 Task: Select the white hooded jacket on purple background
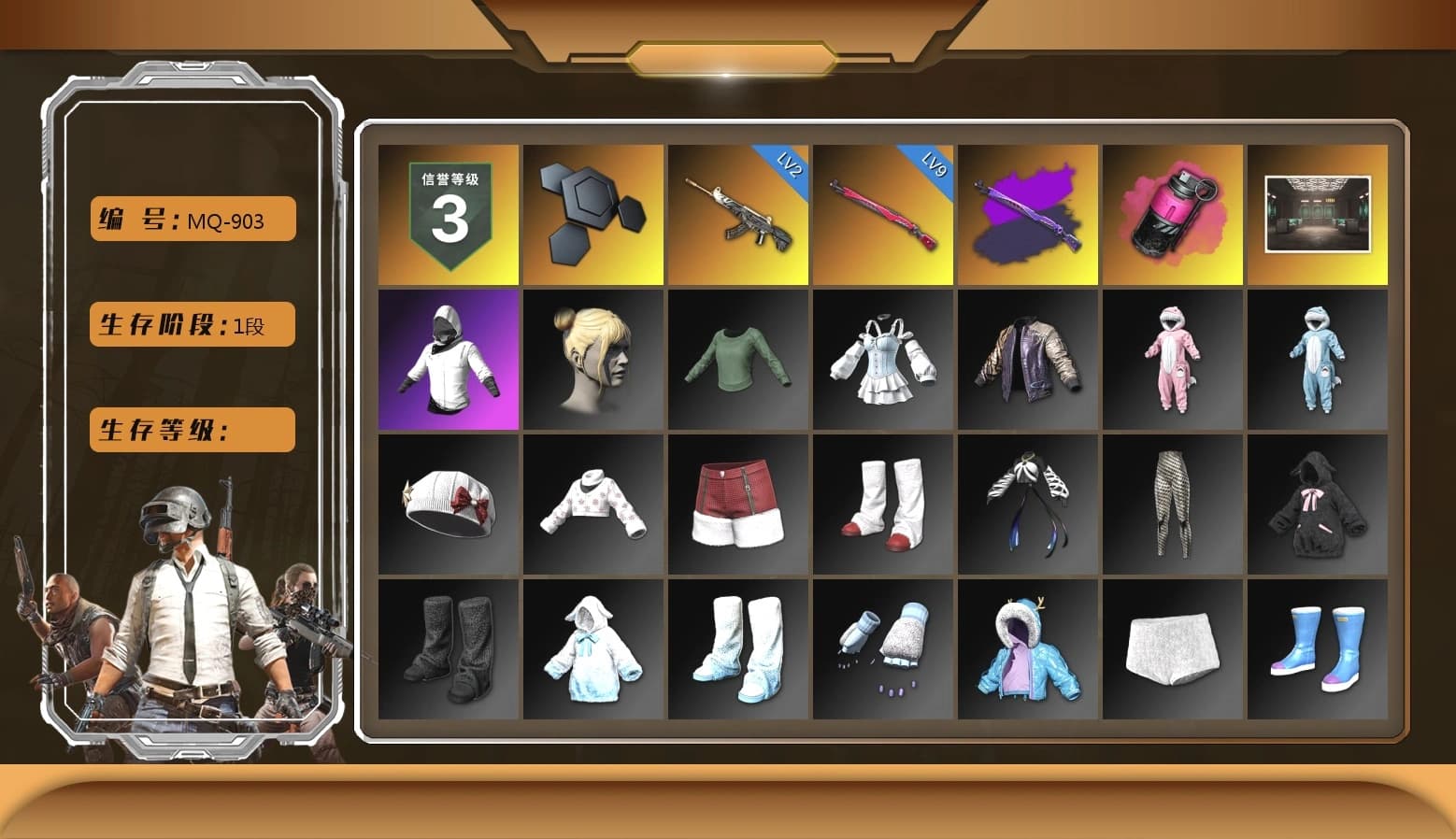point(449,360)
